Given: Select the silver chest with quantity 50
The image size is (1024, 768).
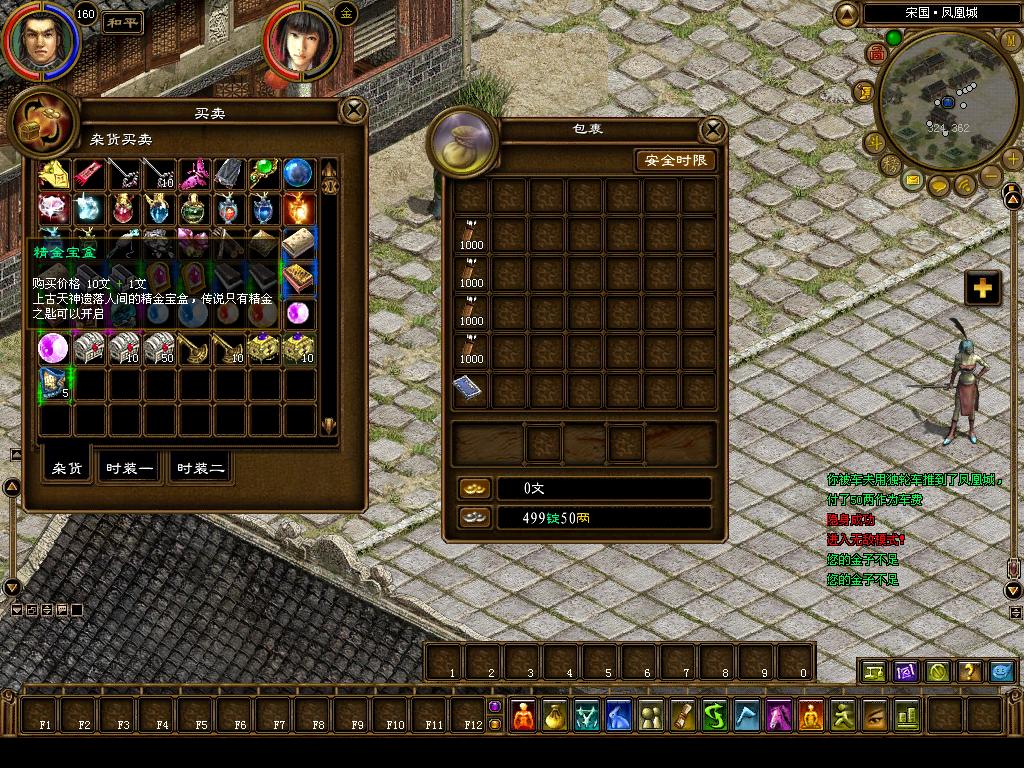Looking at the screenshot, I should click(x=158, y=348).
